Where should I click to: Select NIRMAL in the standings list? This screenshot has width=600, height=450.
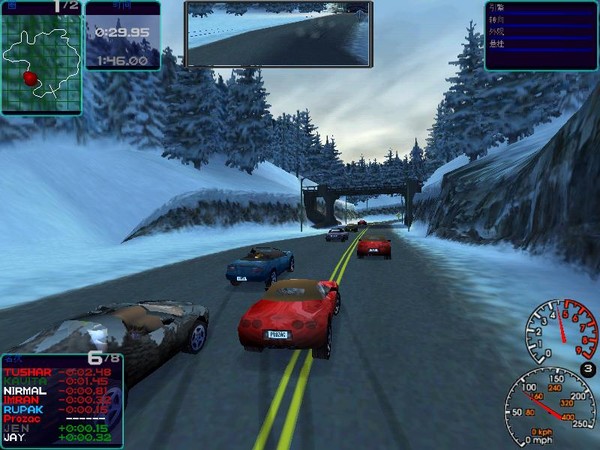point(24,391)
